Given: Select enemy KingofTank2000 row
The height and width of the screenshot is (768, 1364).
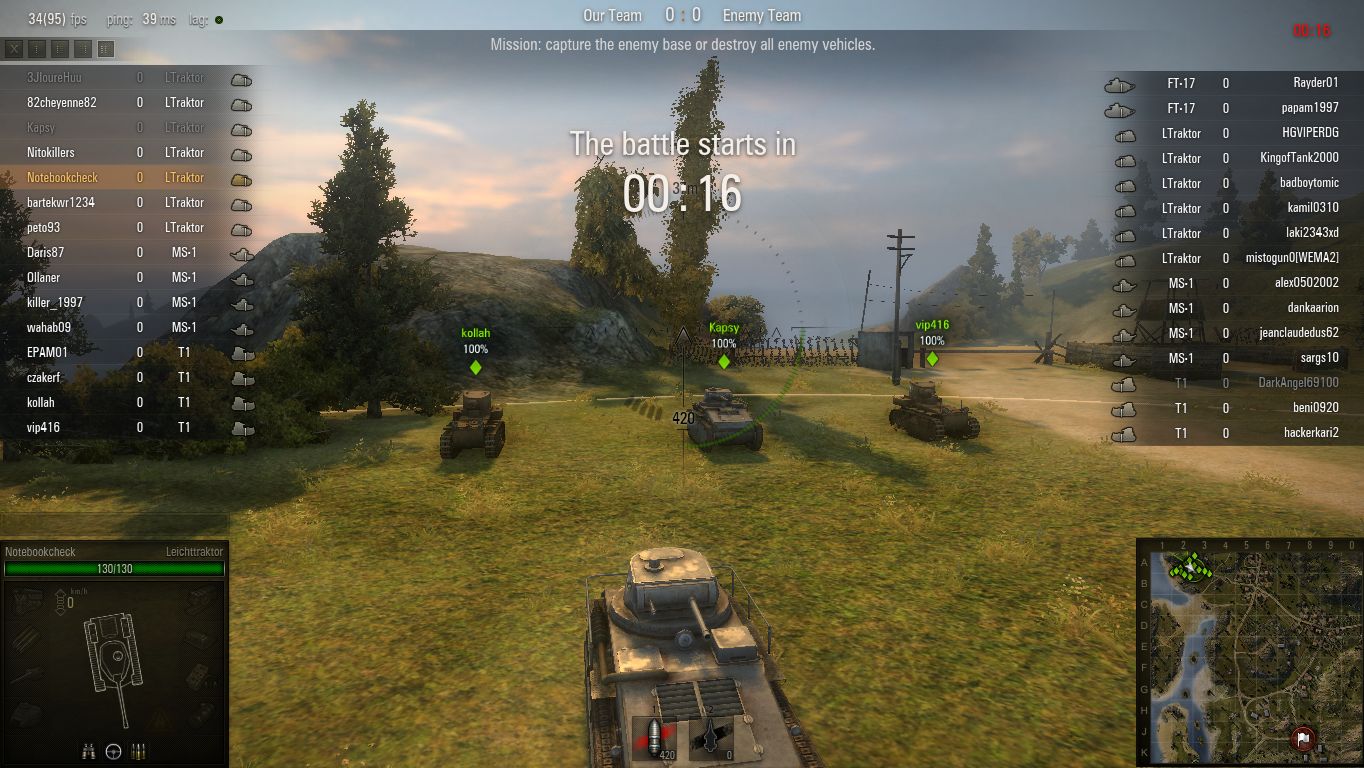Looking at the screenshot, I should (x=1299, y=158).
